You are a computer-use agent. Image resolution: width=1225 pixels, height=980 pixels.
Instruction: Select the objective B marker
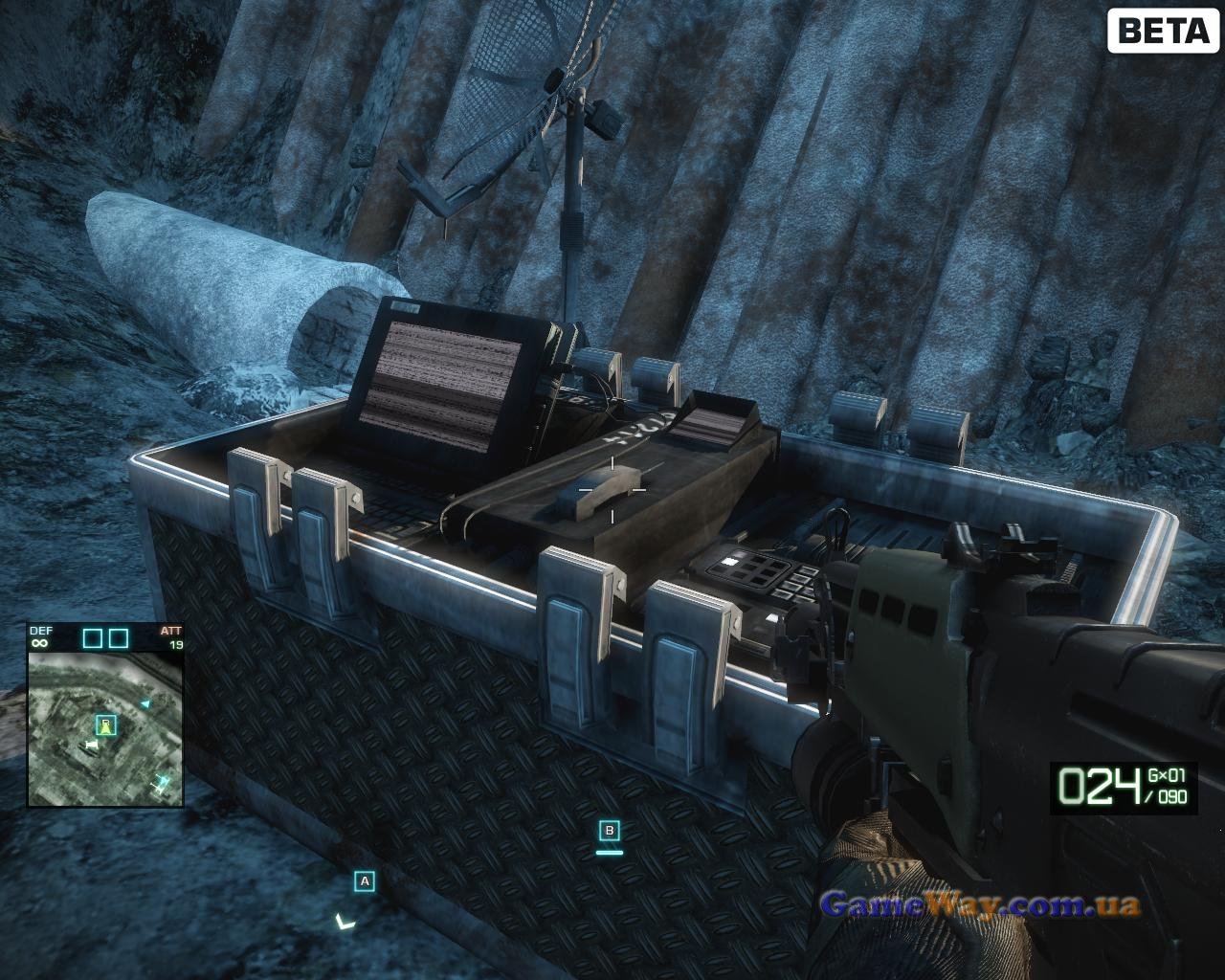610,830
